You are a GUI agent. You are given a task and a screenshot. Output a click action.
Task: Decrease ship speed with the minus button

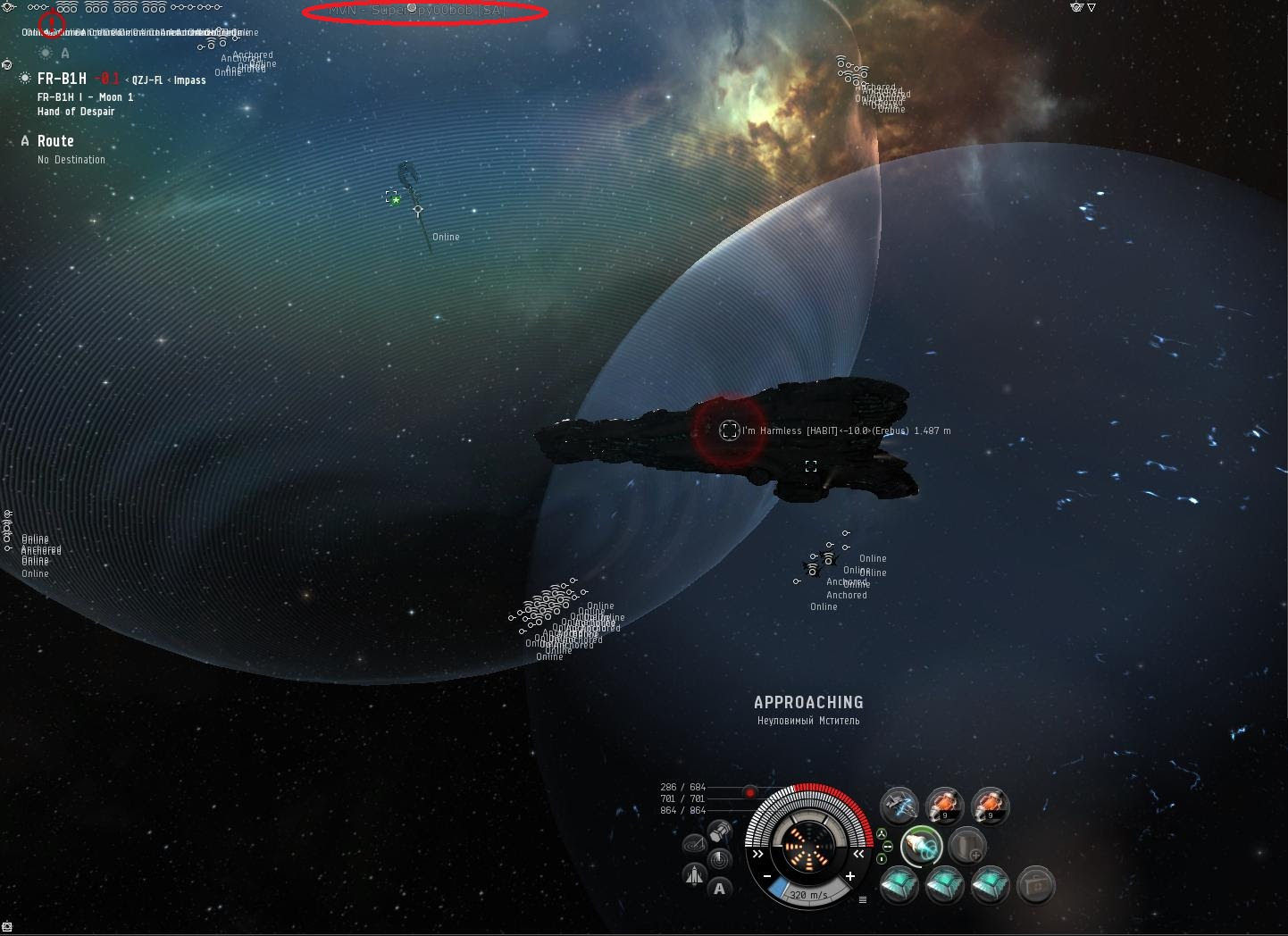(766, 876)
